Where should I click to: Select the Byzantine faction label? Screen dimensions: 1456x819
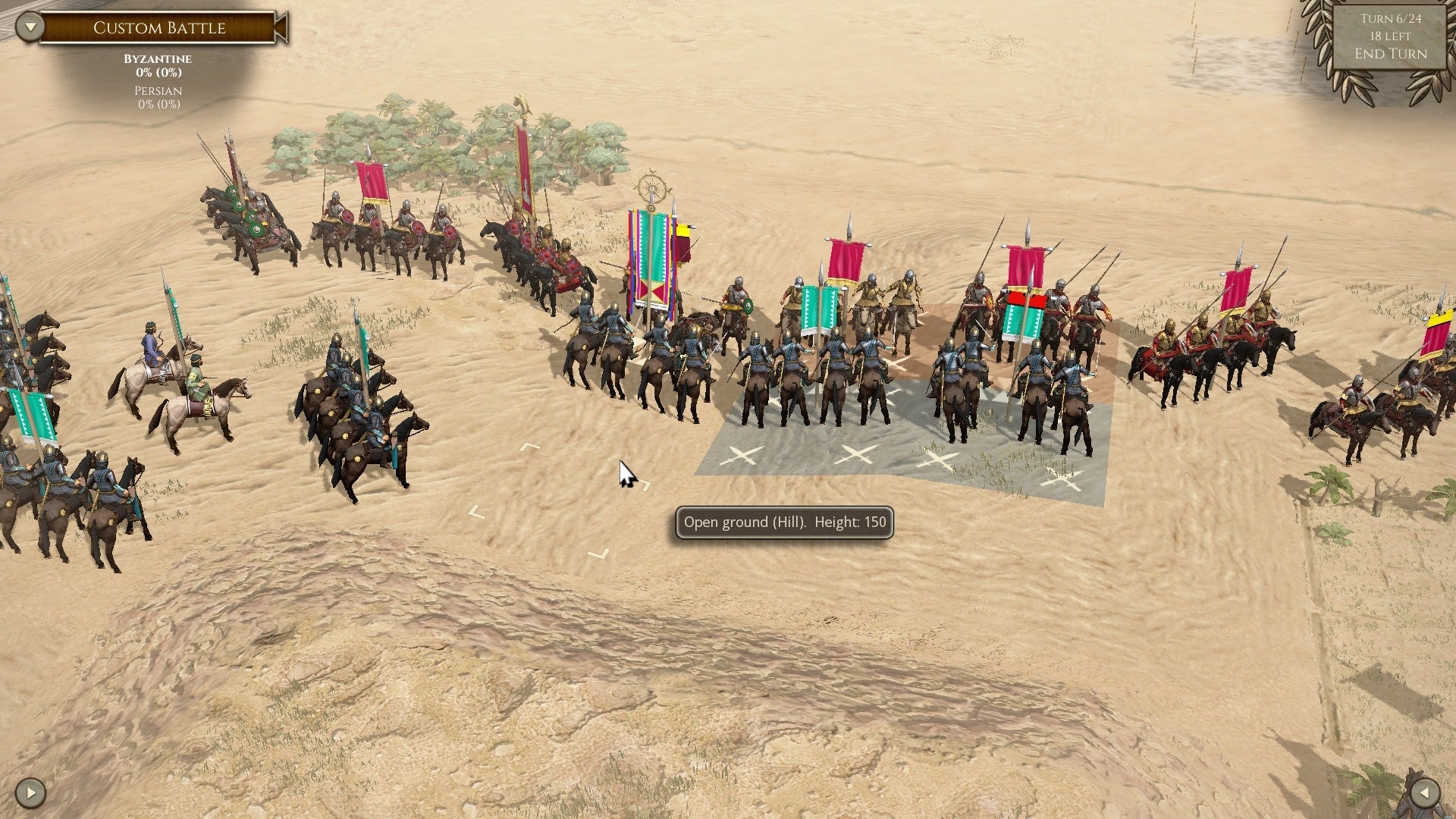coord(158,59)
